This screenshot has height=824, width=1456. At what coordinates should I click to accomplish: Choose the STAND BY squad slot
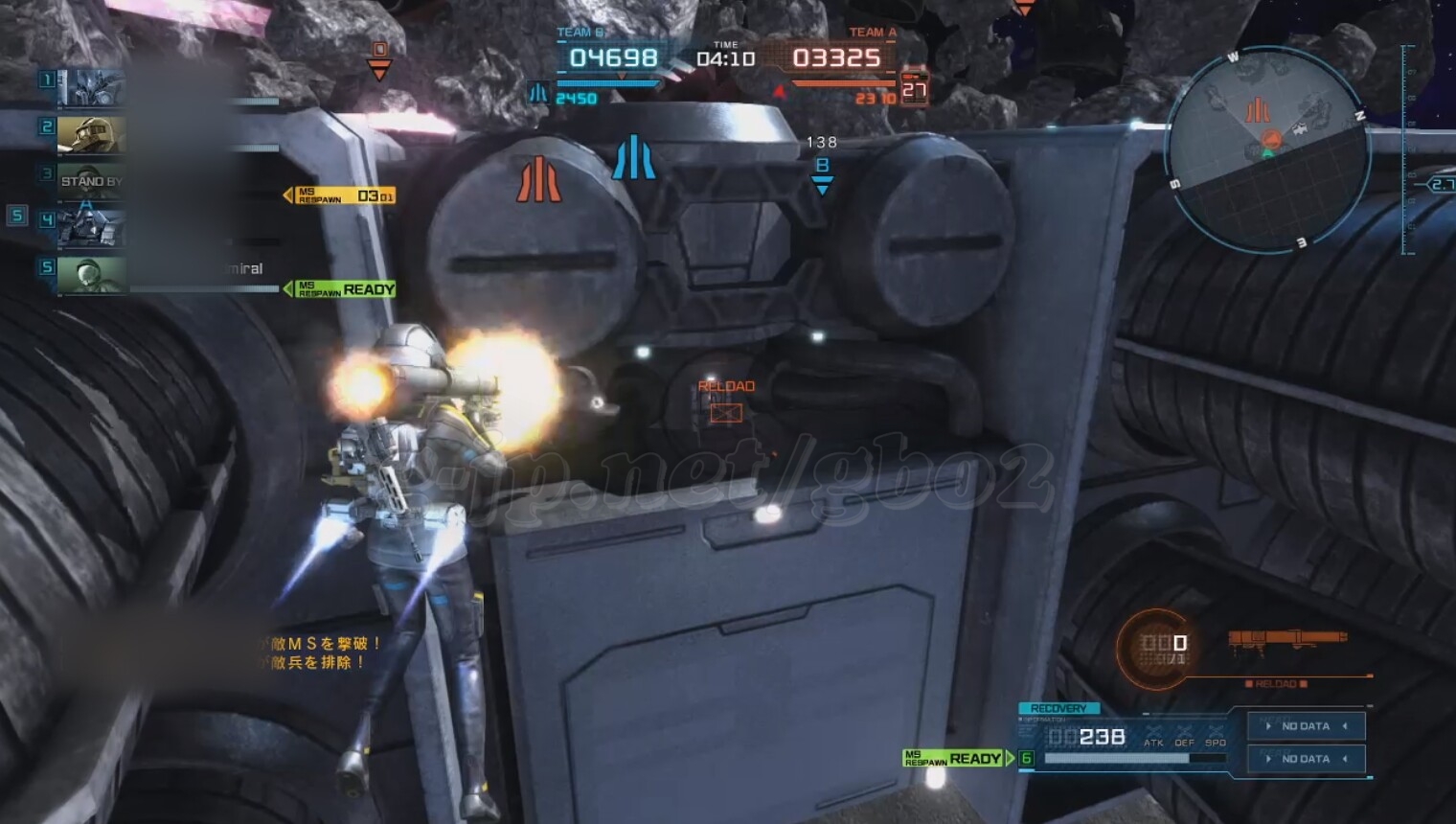click(91, 180)
